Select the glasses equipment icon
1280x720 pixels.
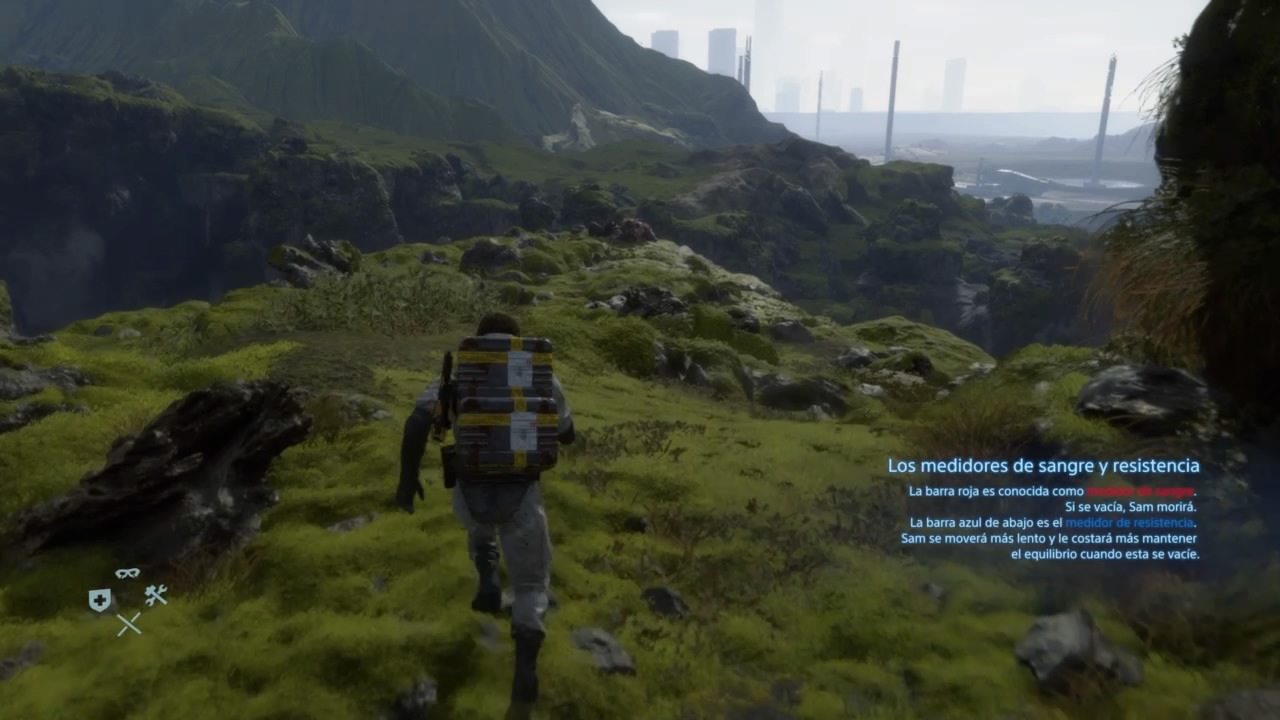pyautogui.click(x=127, y=573)
